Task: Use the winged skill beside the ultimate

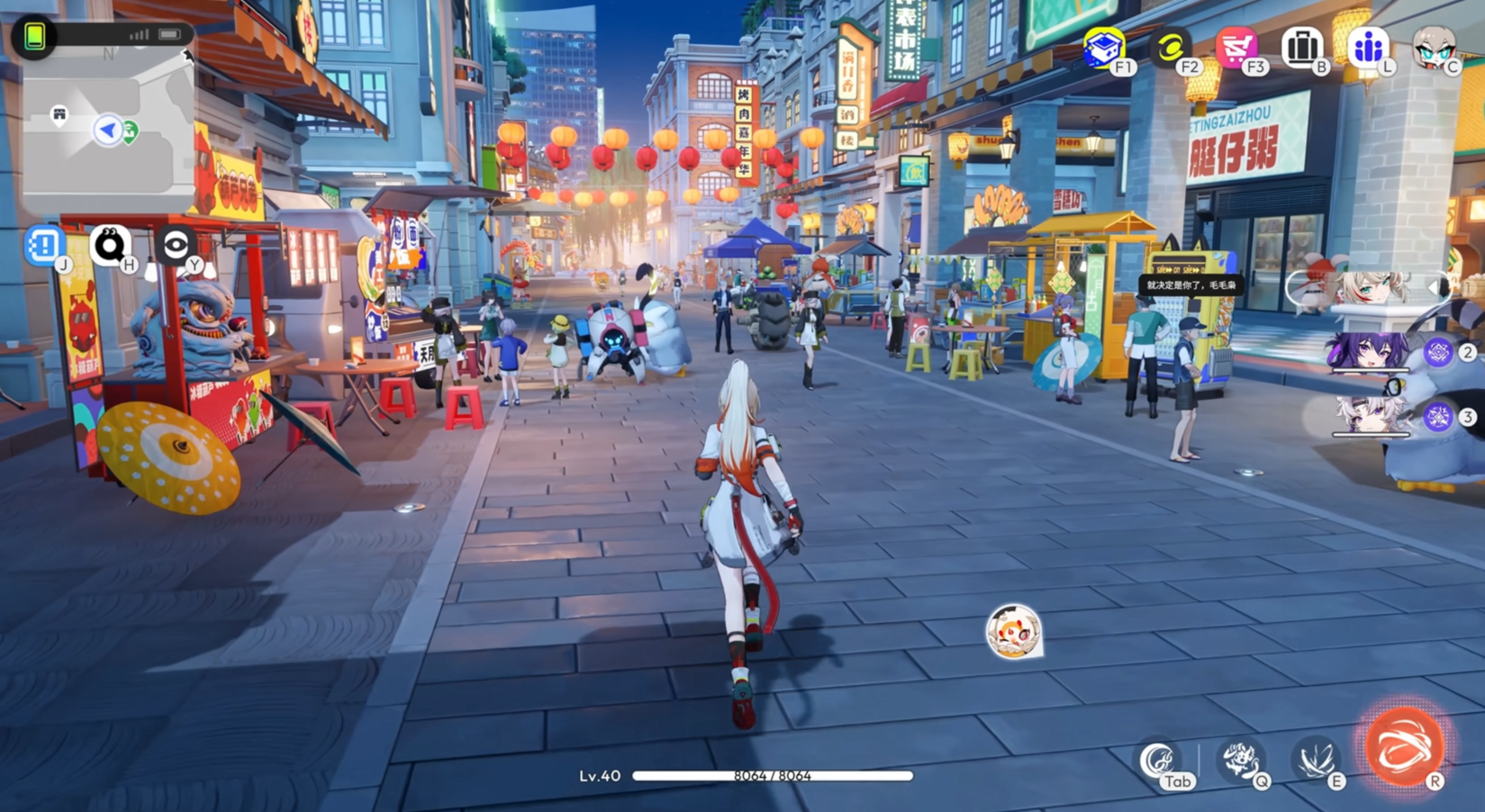Action: pos(1315,760)
